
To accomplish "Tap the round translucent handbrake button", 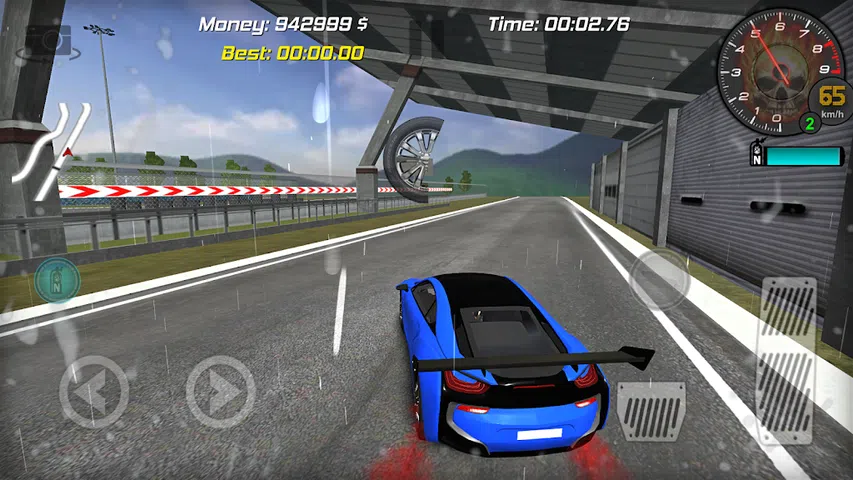I will click(659, 278).
